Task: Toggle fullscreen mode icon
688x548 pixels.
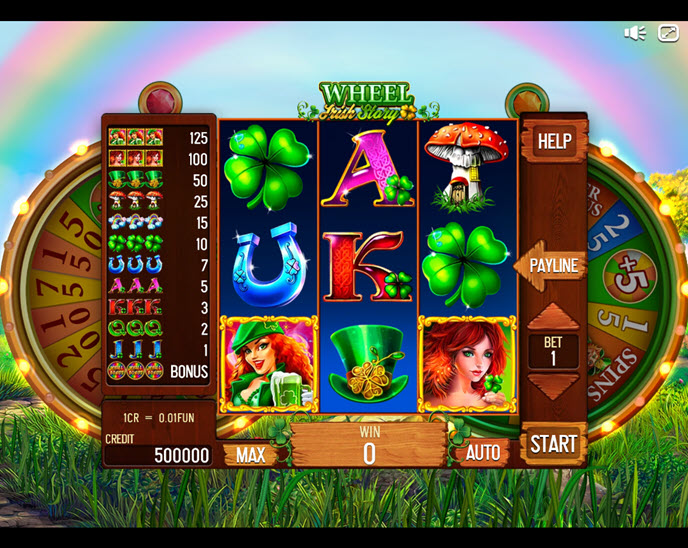Action: [x=668, y=33]
